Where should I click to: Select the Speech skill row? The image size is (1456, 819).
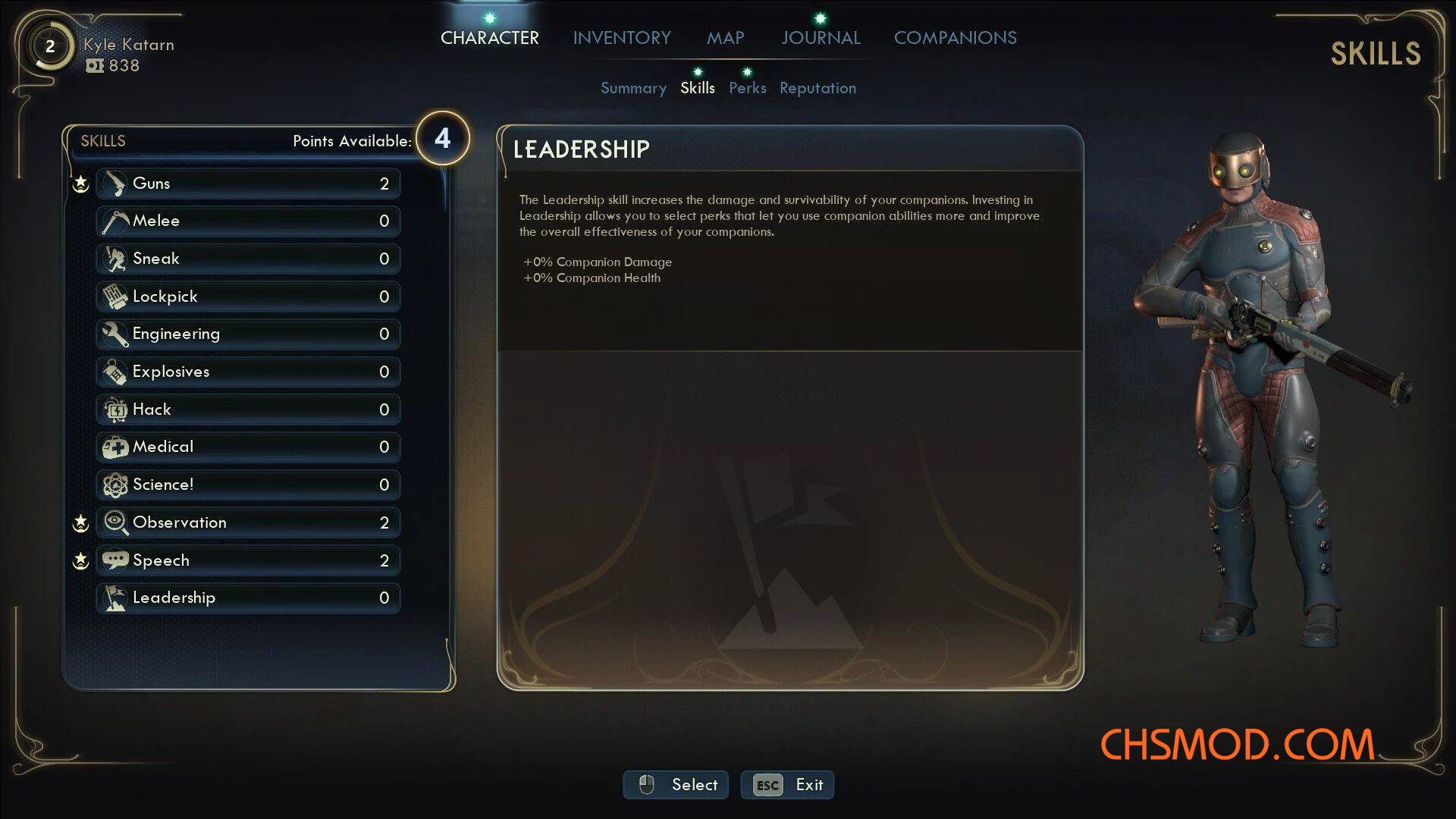(x=248, y=560)
